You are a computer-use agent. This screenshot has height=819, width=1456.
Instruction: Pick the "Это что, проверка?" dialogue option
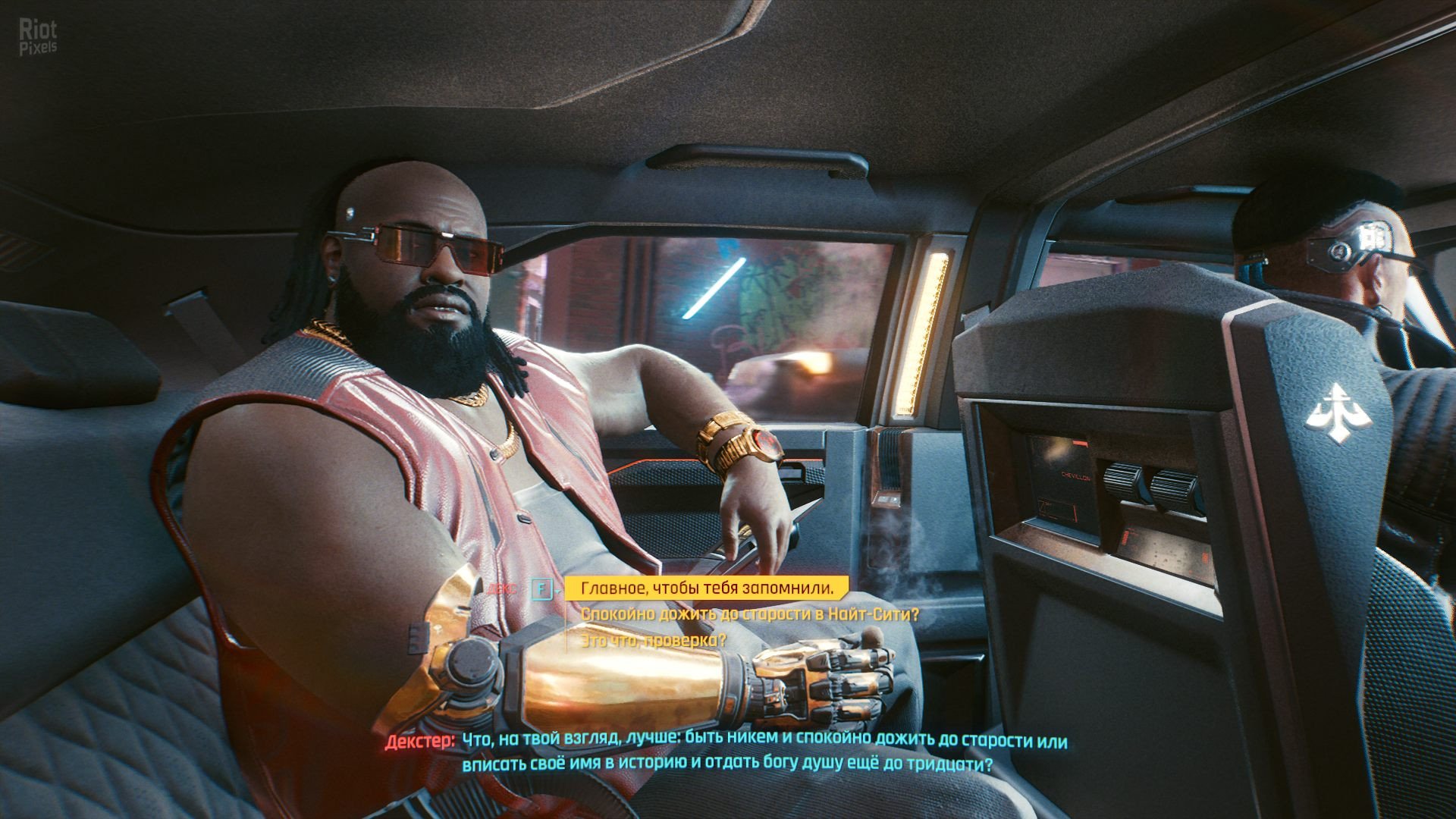(x=653, y=641)
